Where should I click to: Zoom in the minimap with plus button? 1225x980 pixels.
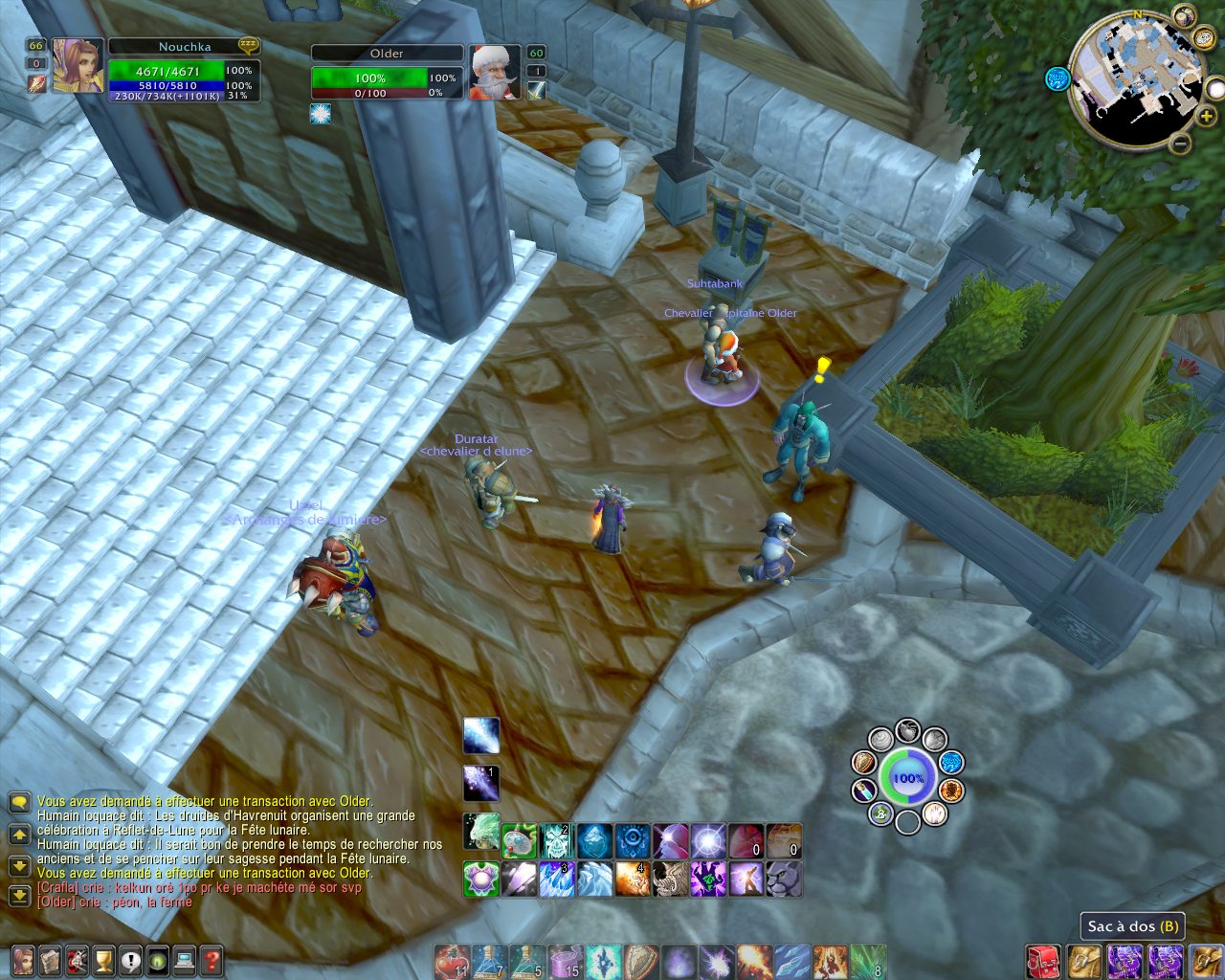pos(1206,115)
